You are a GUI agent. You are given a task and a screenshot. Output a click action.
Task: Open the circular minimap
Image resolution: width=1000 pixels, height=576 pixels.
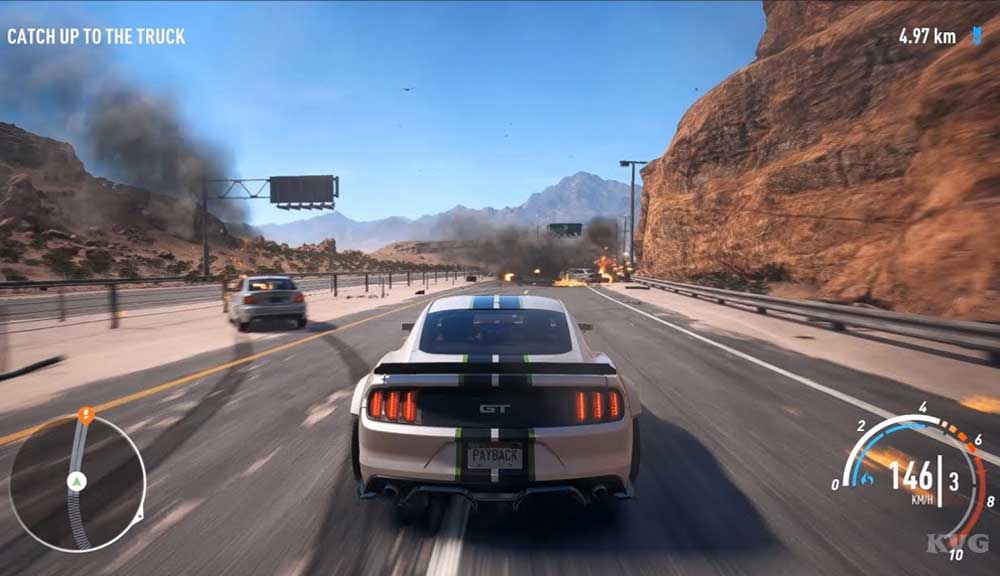coord(78,484)
